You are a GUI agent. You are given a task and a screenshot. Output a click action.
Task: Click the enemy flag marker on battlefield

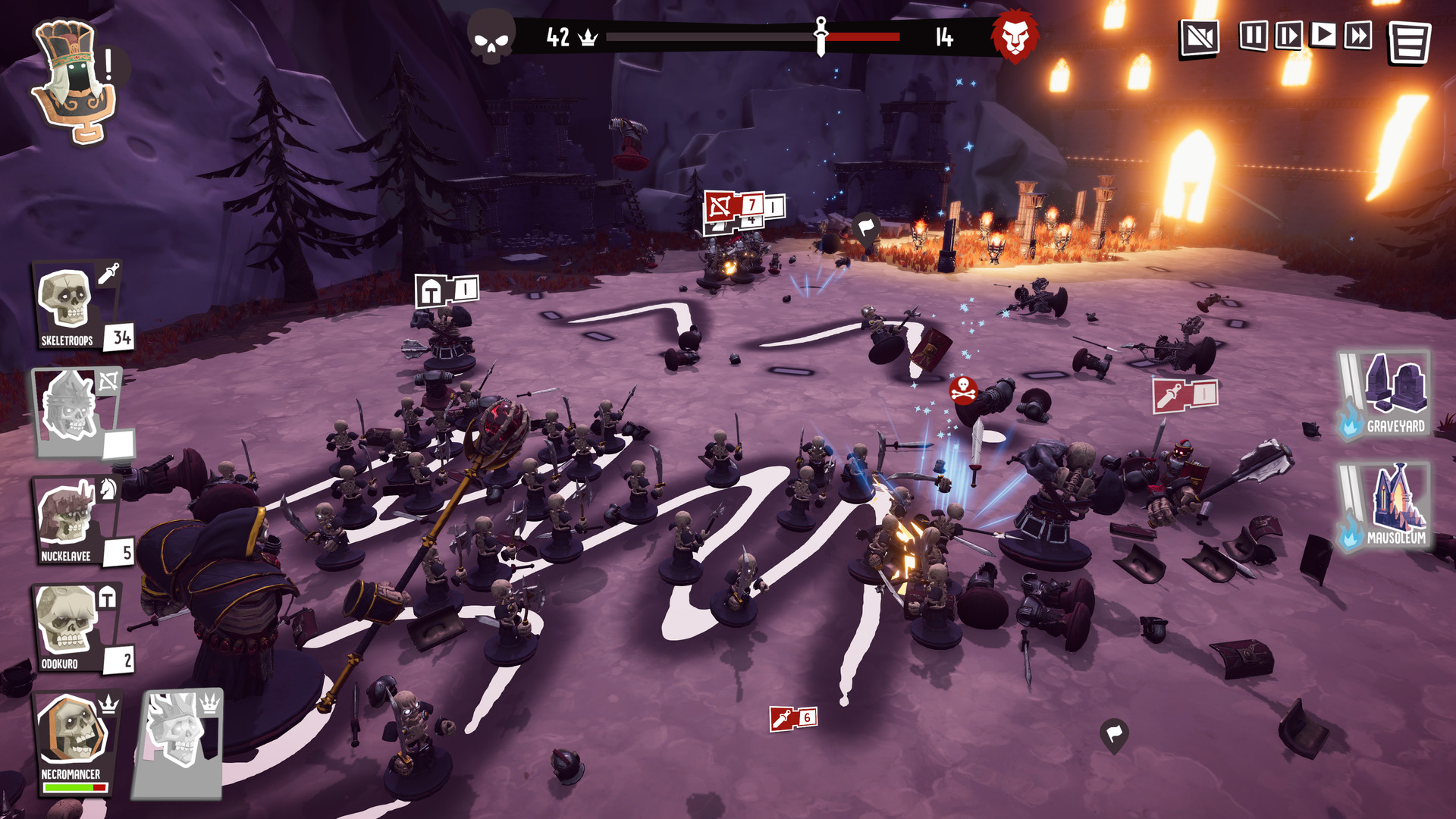[864, 224]
